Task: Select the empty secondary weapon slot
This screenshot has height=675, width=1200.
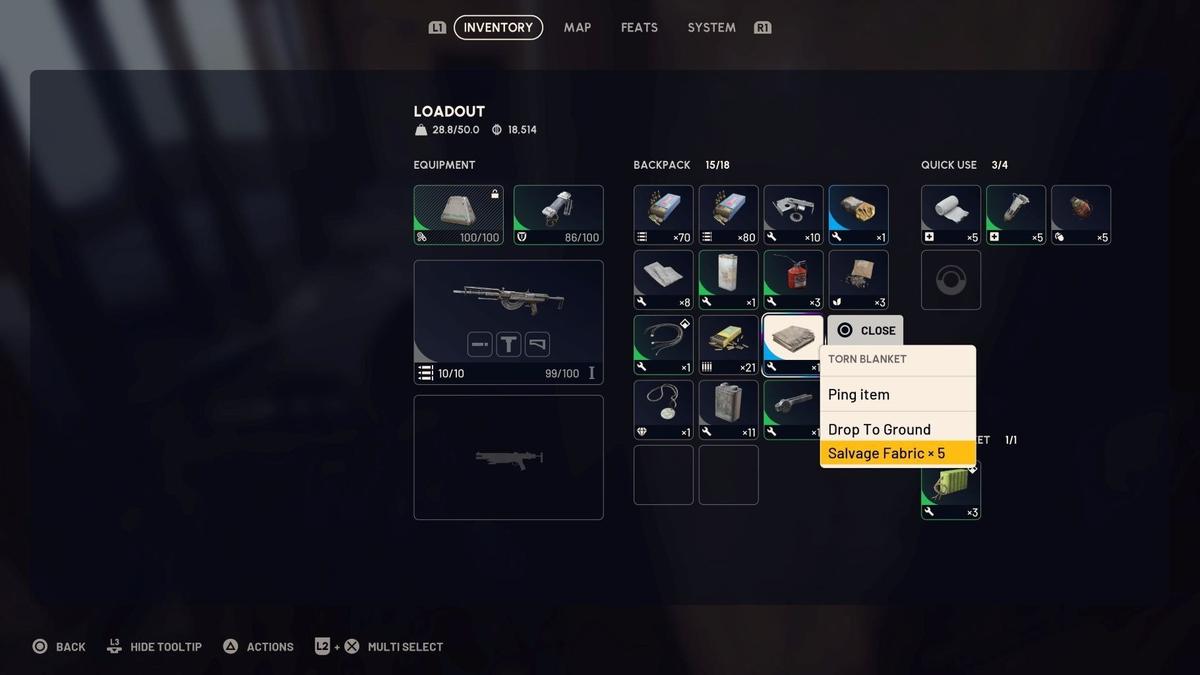Action: [x=508, y=457]
